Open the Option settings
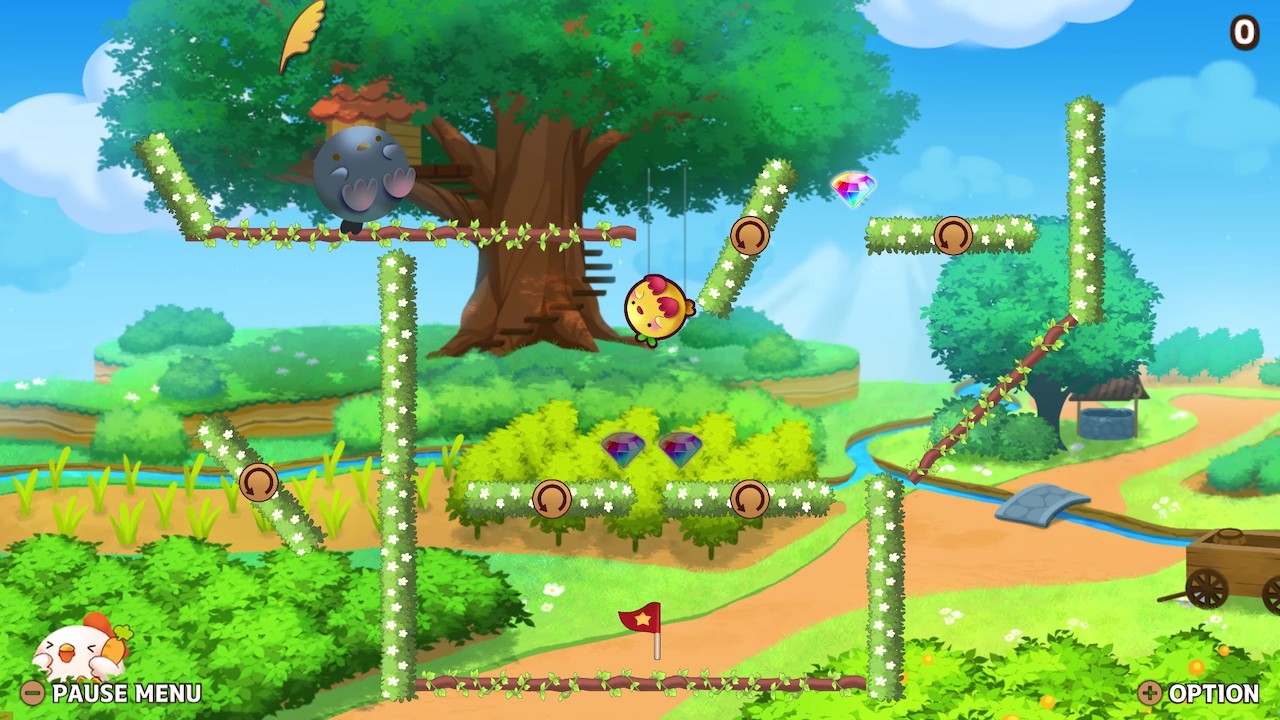 click(x=1215, y=693)
